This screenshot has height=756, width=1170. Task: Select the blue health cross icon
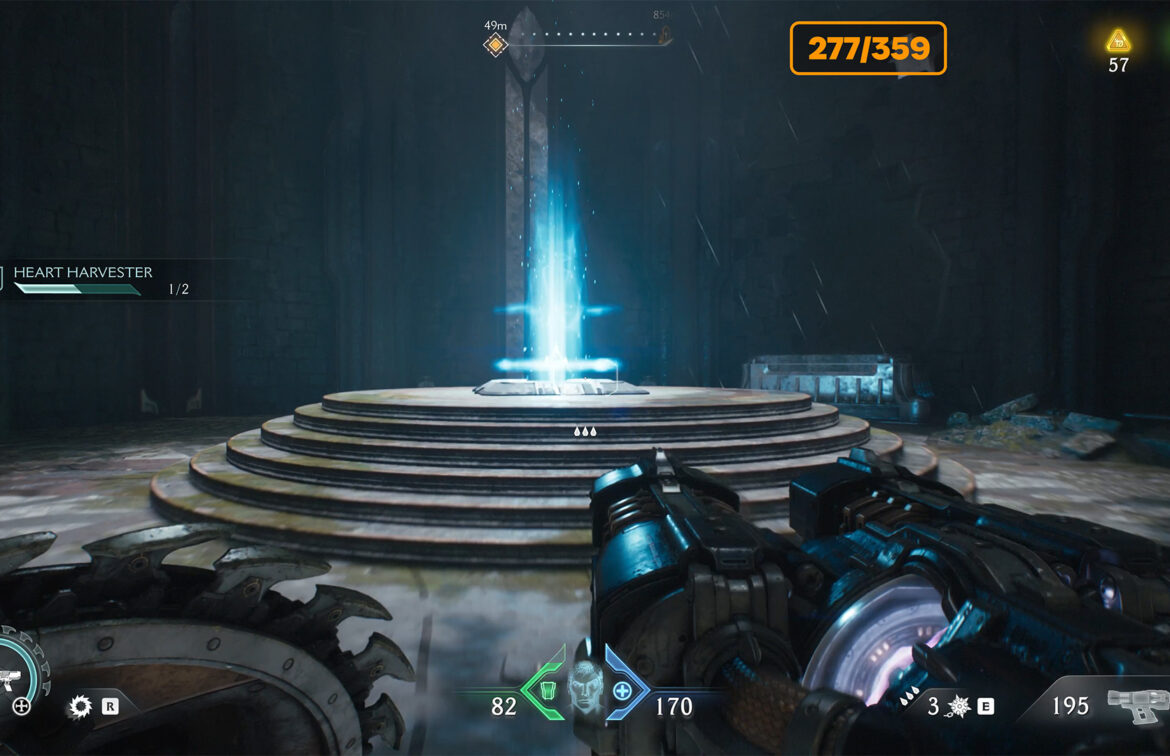(622, 690)
